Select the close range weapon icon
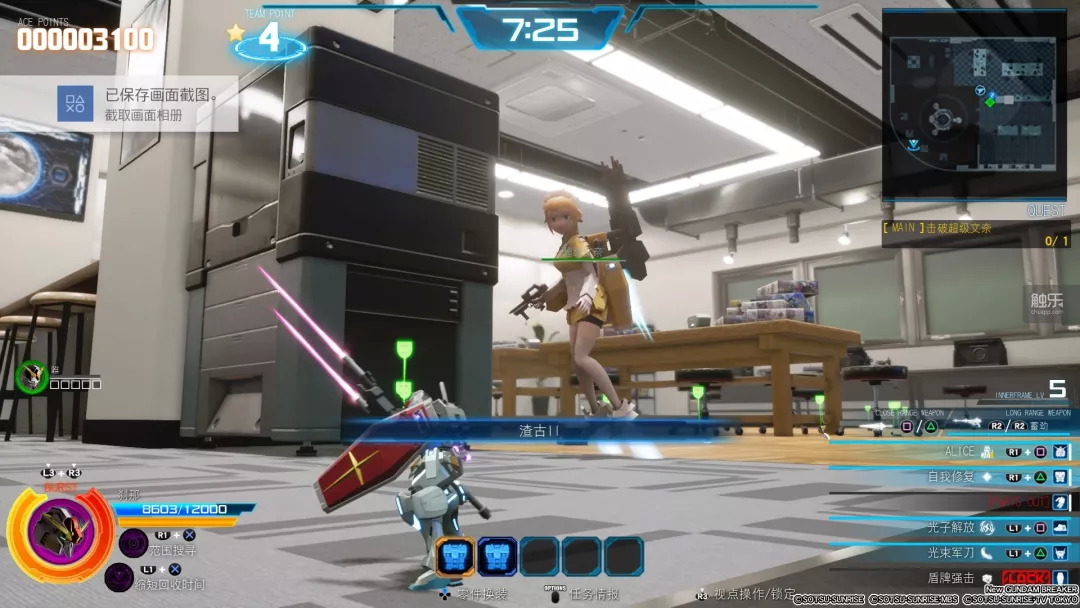The height and width of the screenshot is (608, 1080). point(876,426)
